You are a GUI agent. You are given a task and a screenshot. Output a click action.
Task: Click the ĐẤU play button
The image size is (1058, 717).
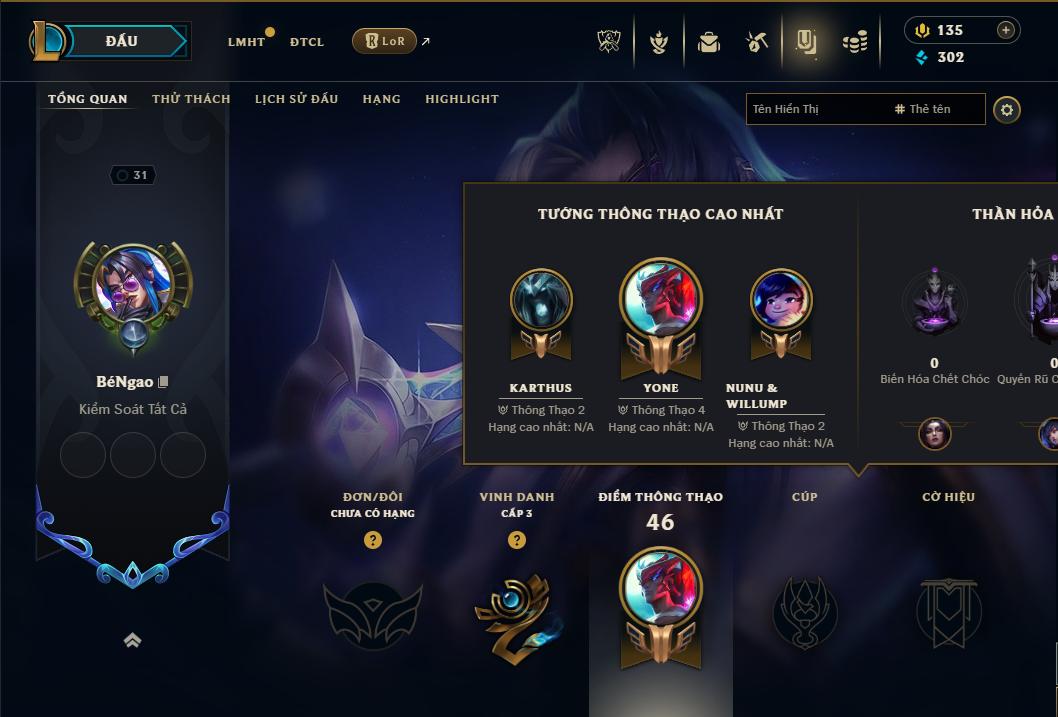[121, 41]
